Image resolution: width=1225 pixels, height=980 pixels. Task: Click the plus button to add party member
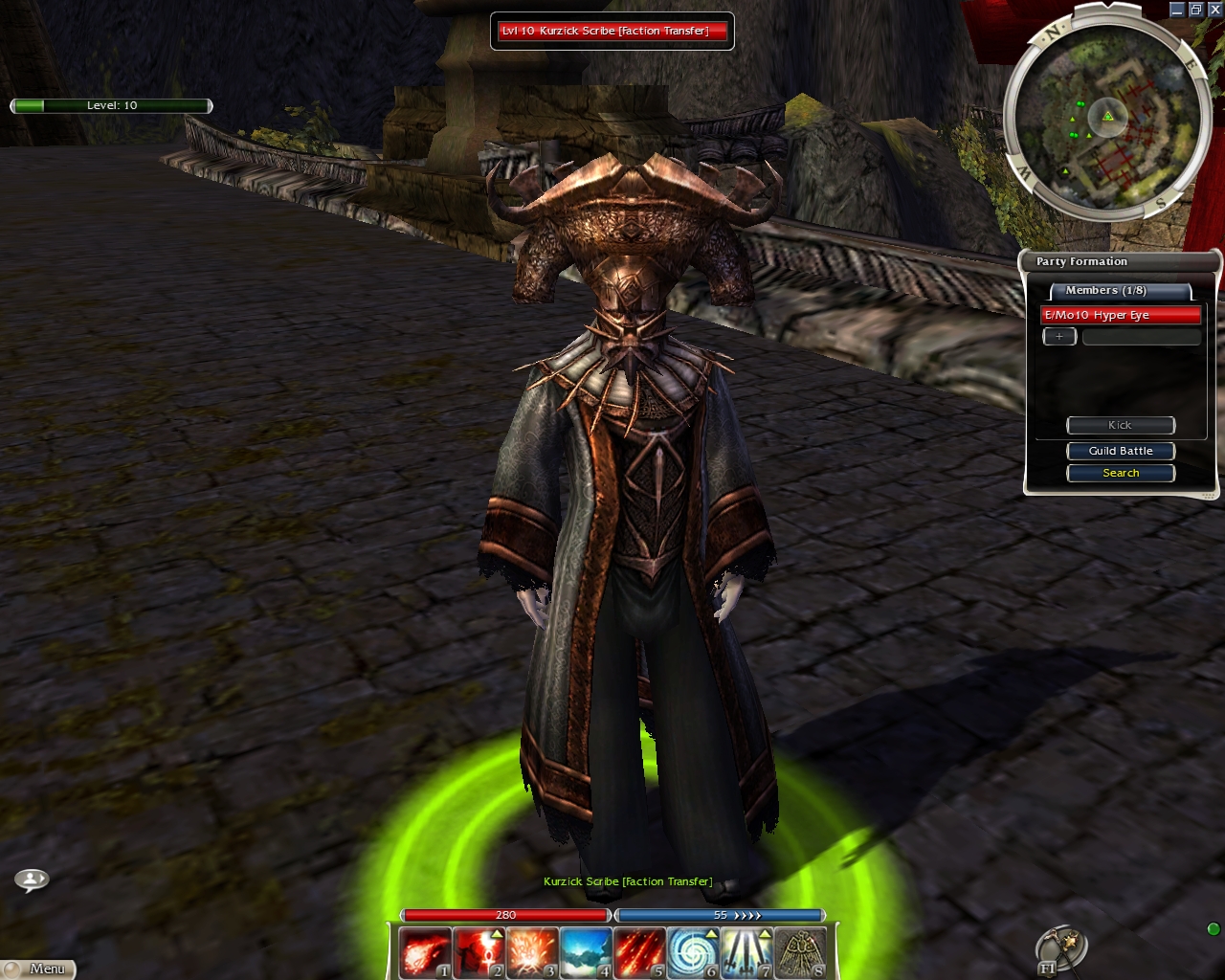pos(1059,337)
